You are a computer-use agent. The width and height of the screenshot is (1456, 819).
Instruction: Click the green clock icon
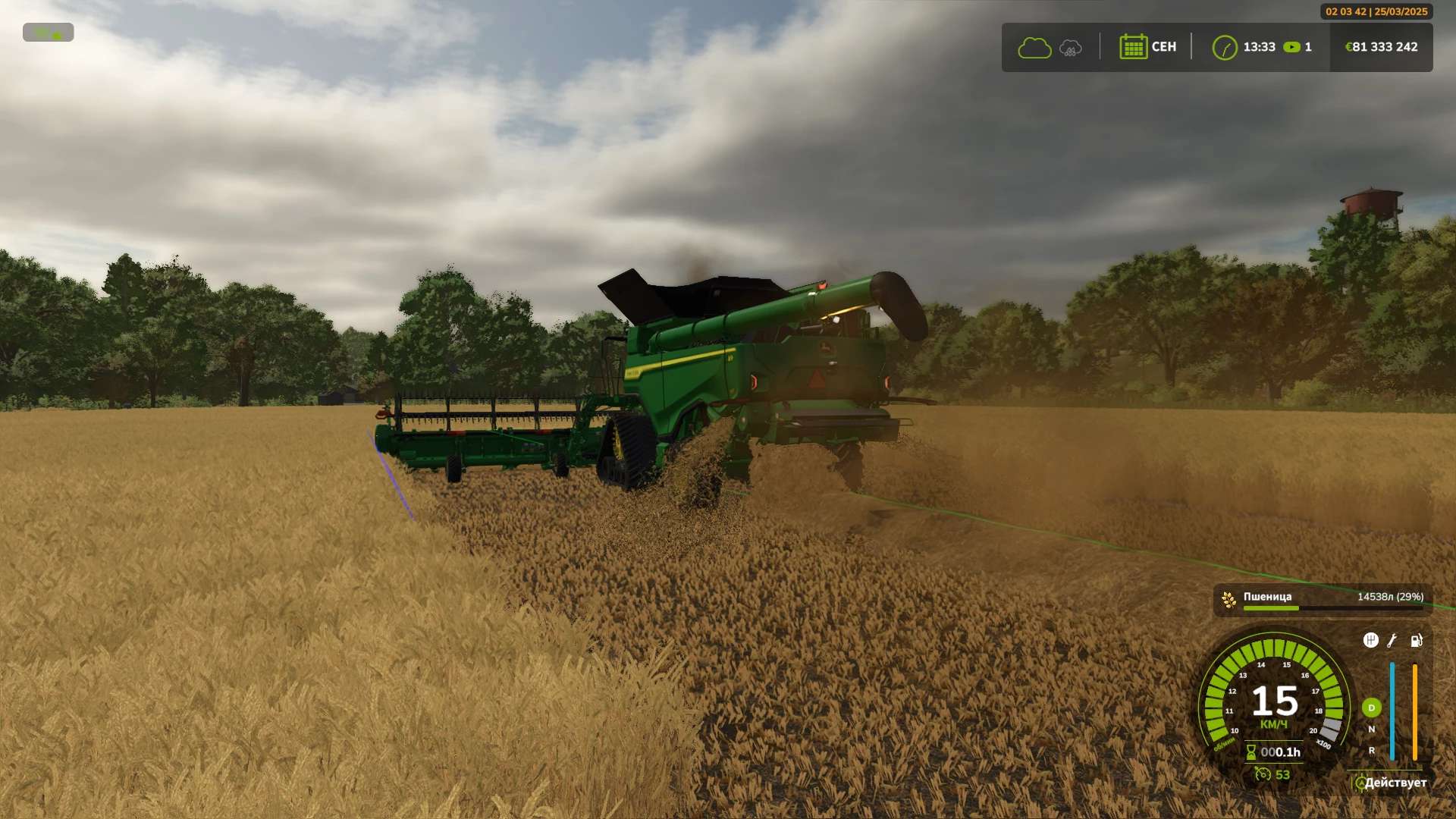[x=1224, y=48]
